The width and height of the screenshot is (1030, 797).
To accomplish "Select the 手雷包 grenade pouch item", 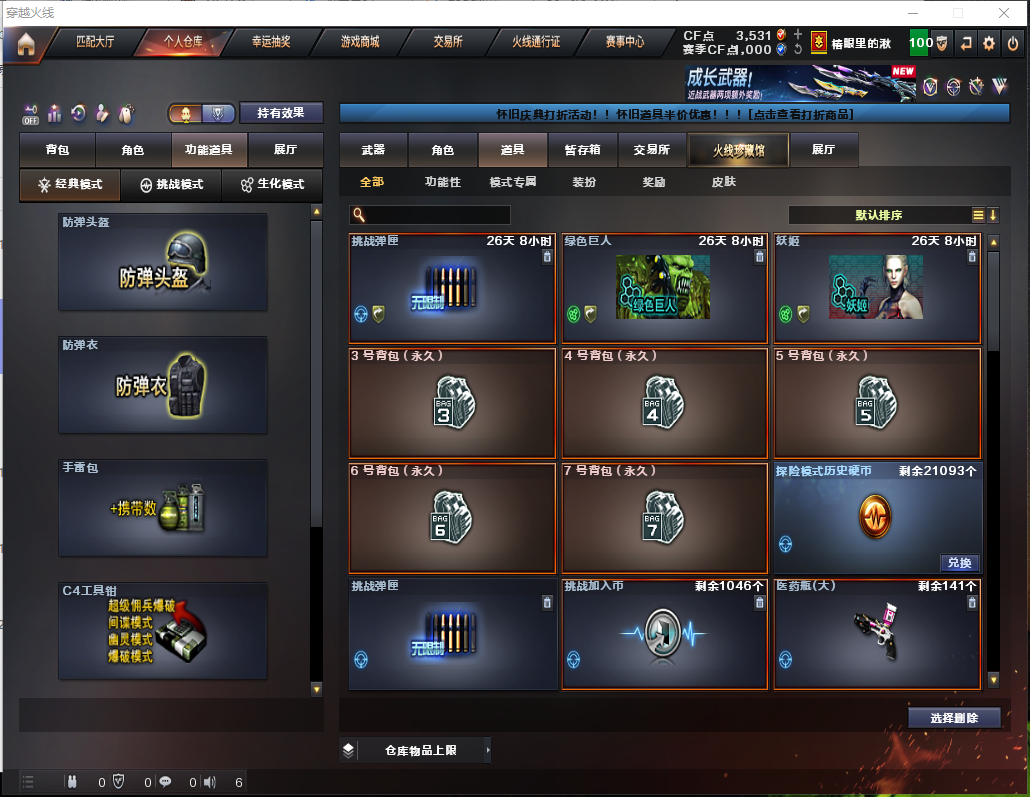I will click(162, 507).
